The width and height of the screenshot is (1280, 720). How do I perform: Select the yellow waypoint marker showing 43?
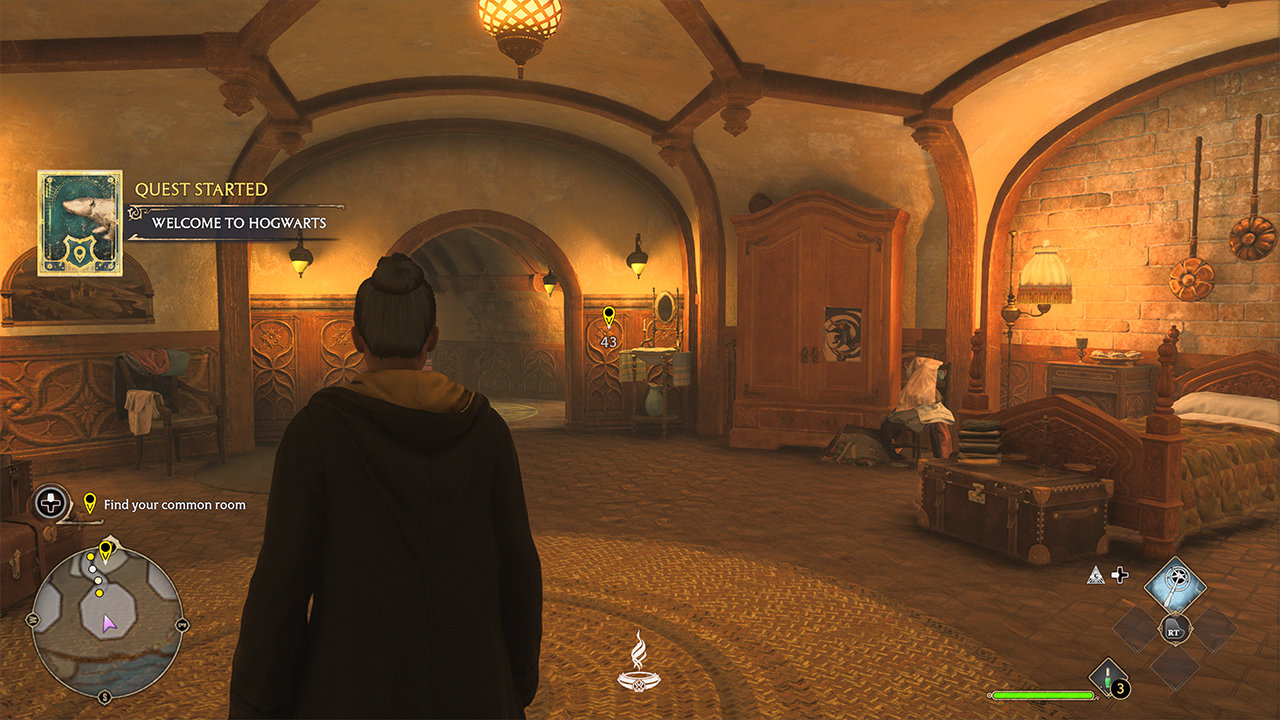pyautogui.click(x=608, y=318)
